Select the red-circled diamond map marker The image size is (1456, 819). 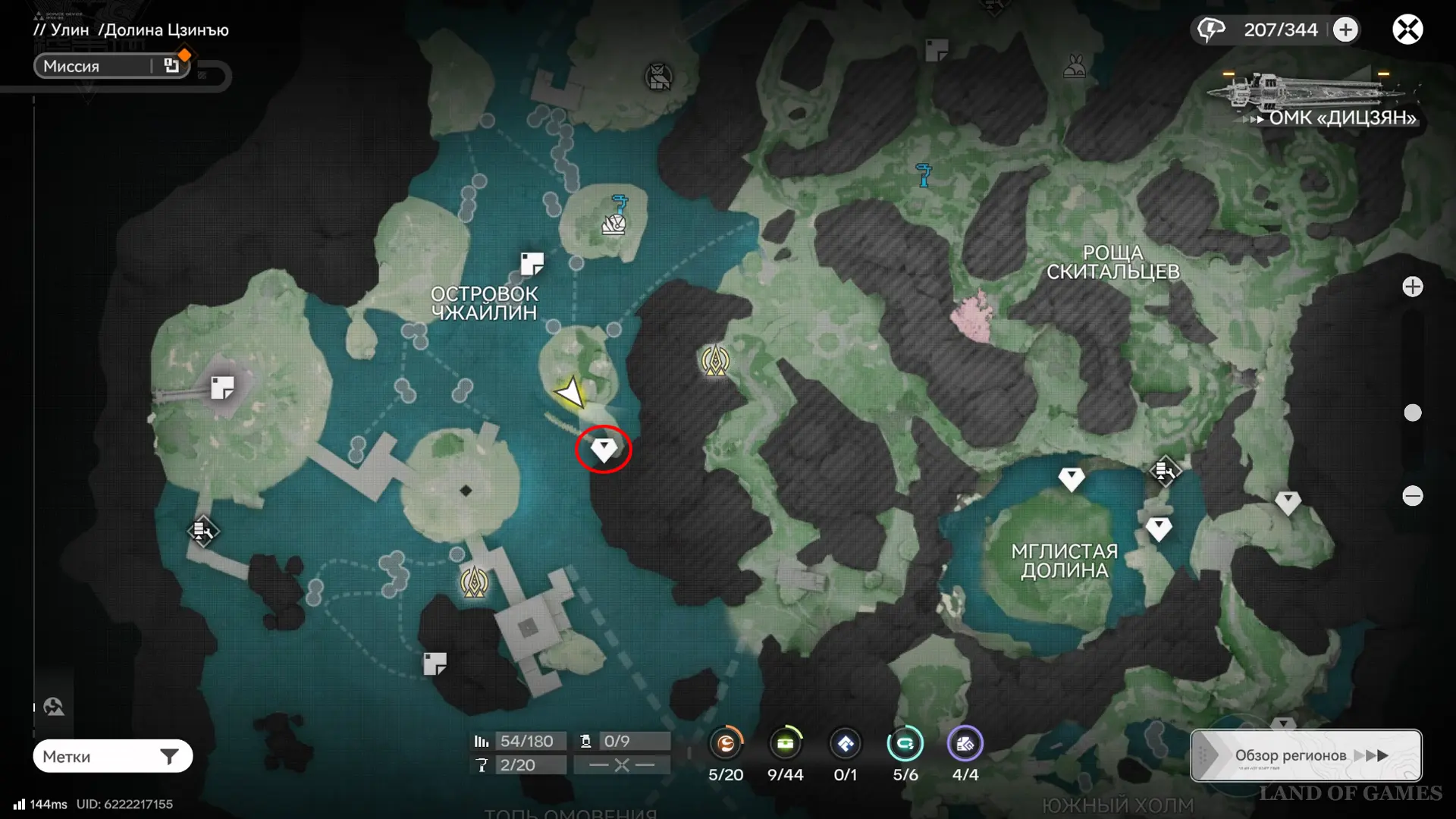(604, 449)
